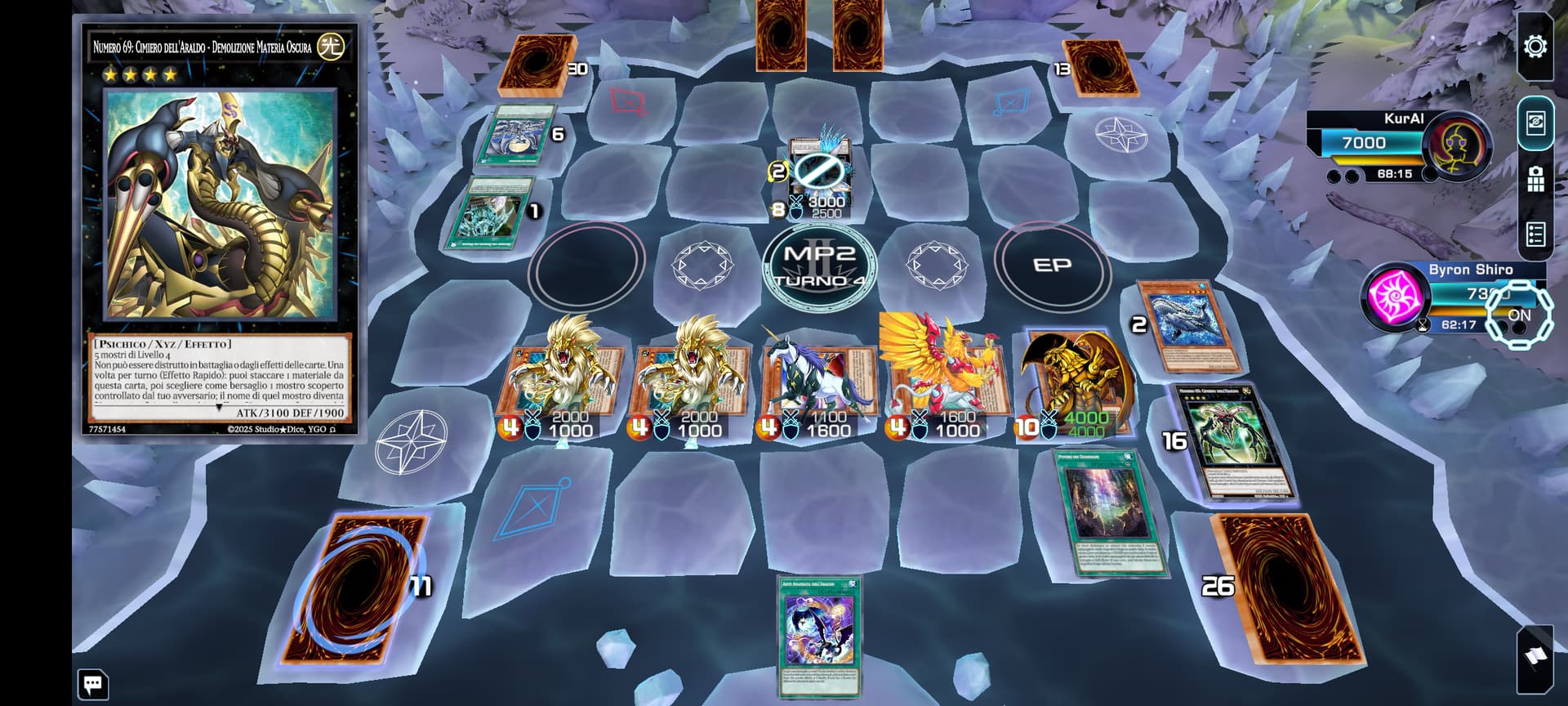Viewport: 1568px width, 706px height.
Task: Open the gear settings menu
Action: click(x=1535, y=47)
